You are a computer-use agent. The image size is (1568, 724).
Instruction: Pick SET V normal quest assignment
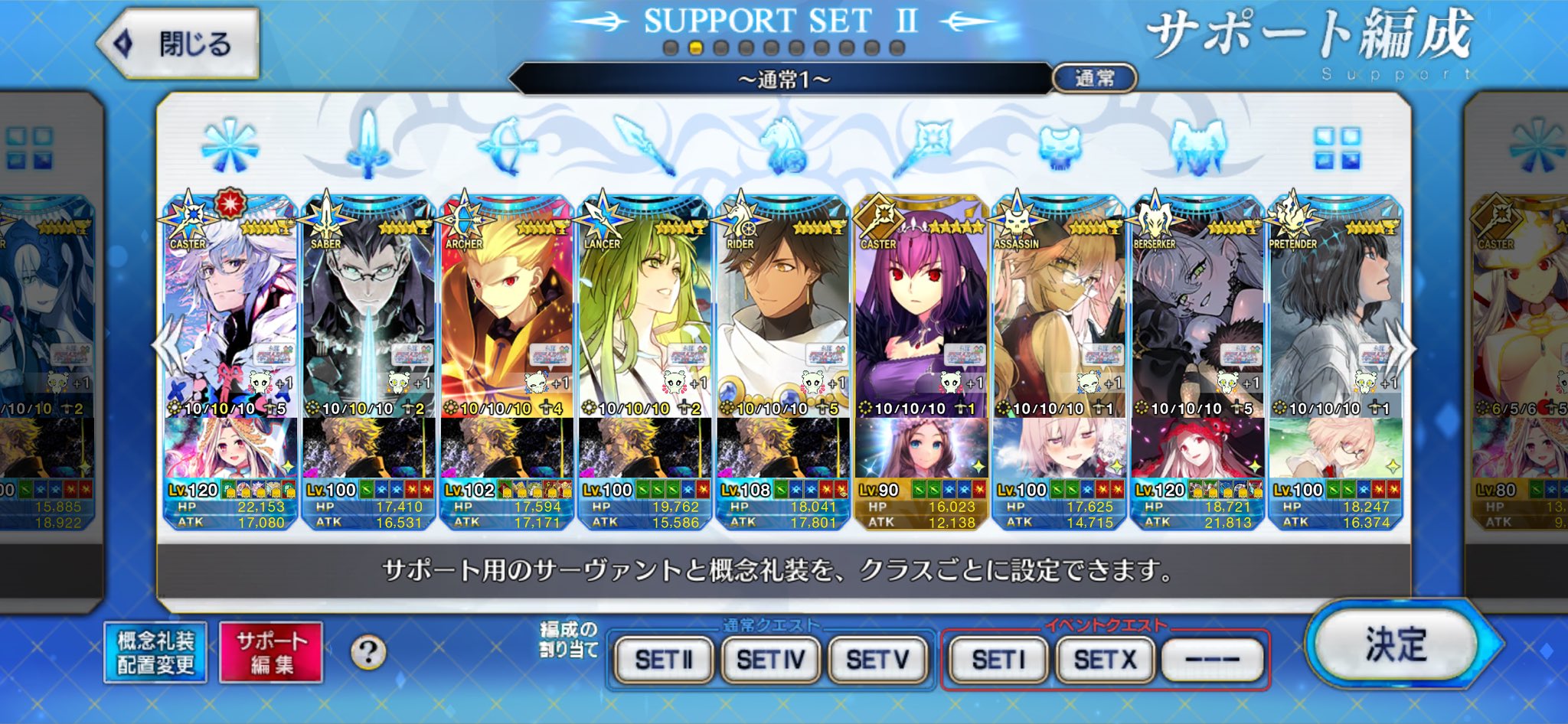(877, 659)
